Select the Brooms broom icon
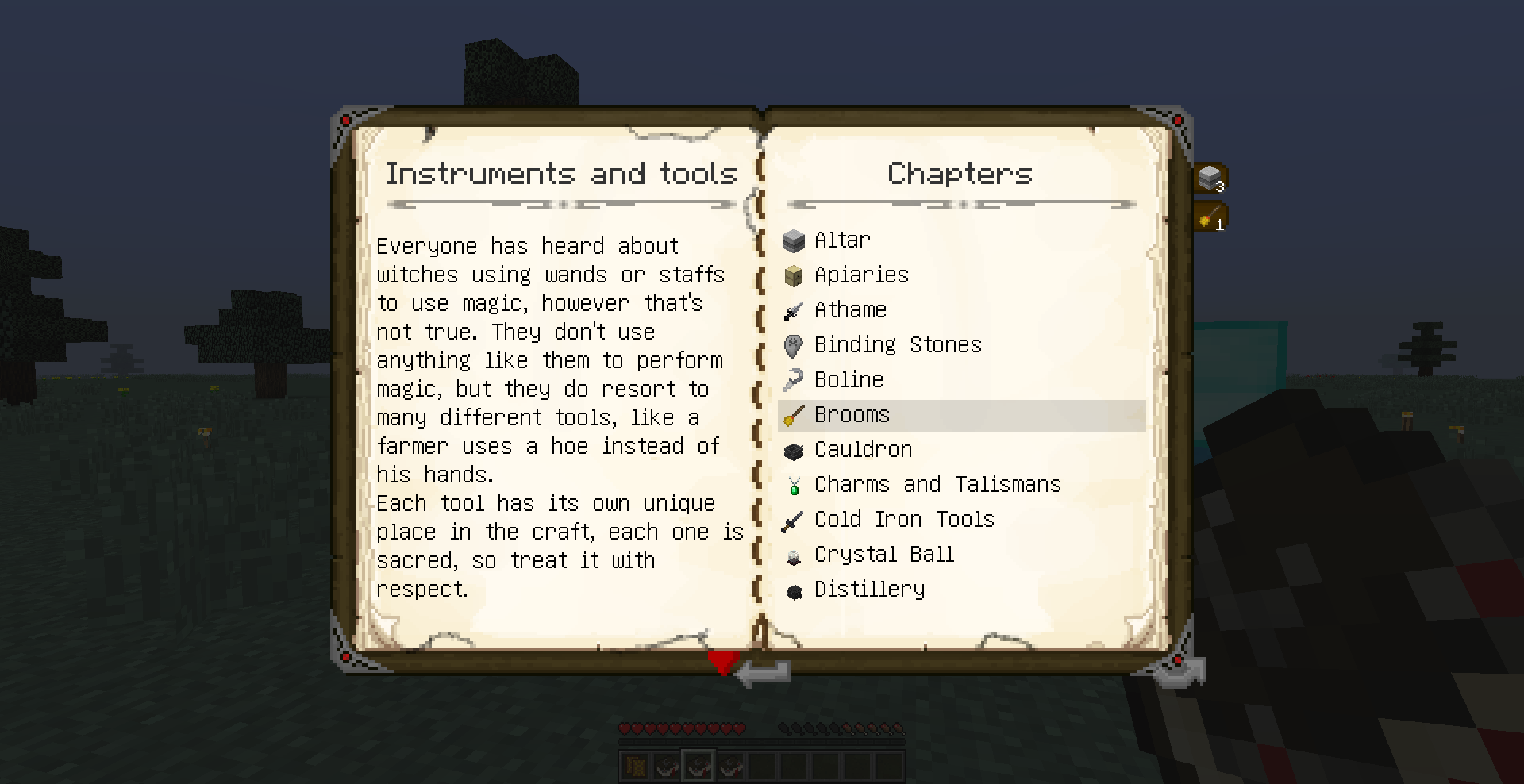The height and width of the screenshot is (784, 1524). tap(794, 415)
